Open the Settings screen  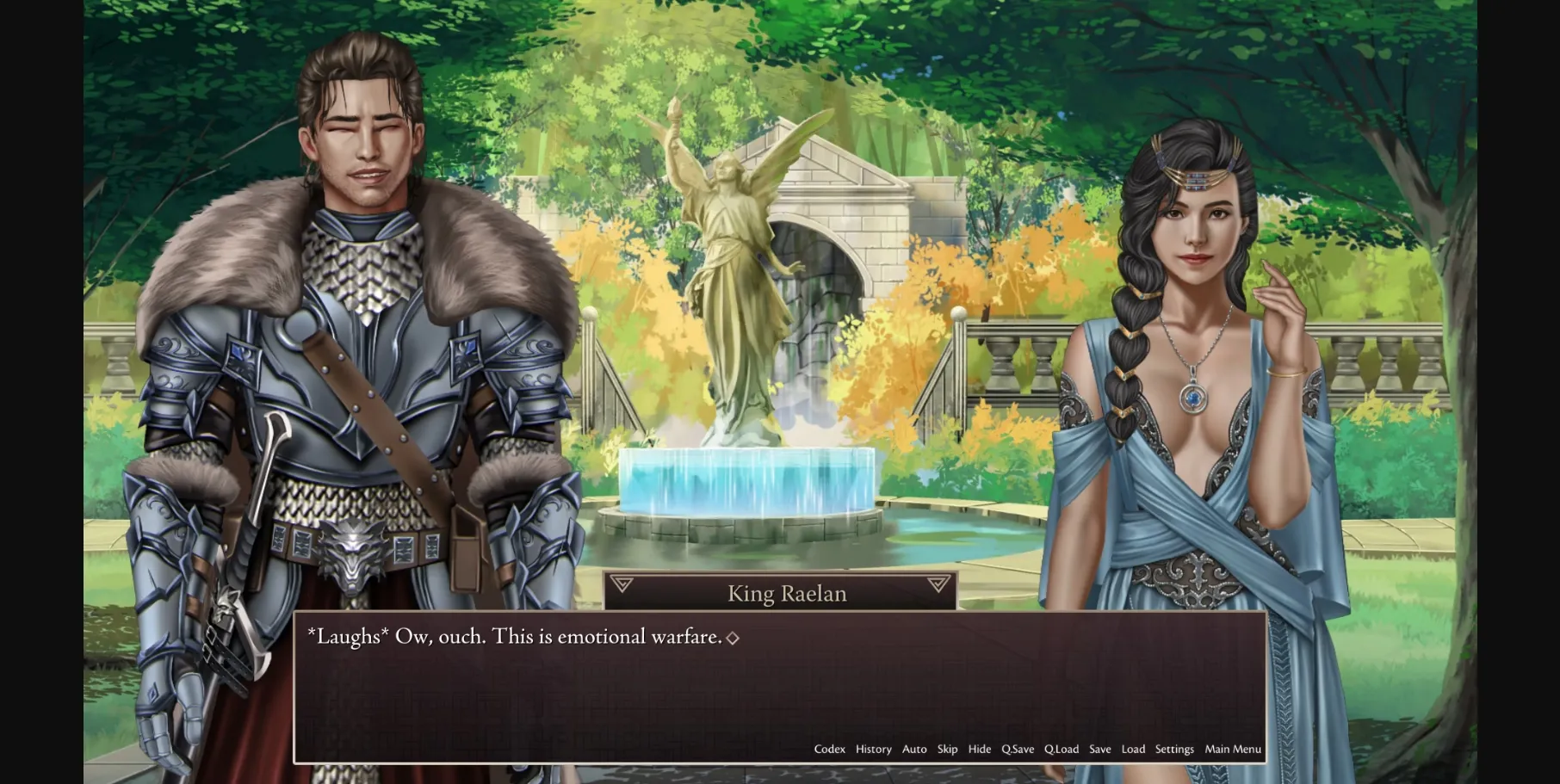(x=1174, y=749)
